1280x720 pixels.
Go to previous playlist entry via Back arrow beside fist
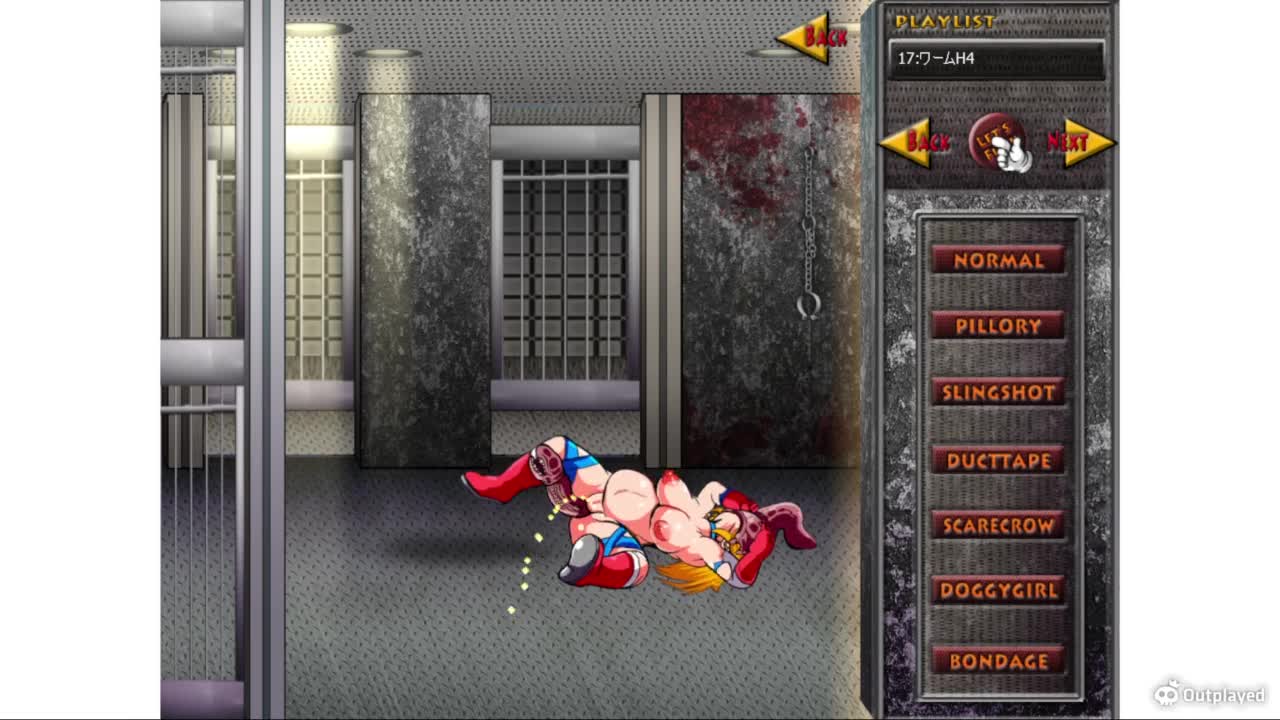916,142
